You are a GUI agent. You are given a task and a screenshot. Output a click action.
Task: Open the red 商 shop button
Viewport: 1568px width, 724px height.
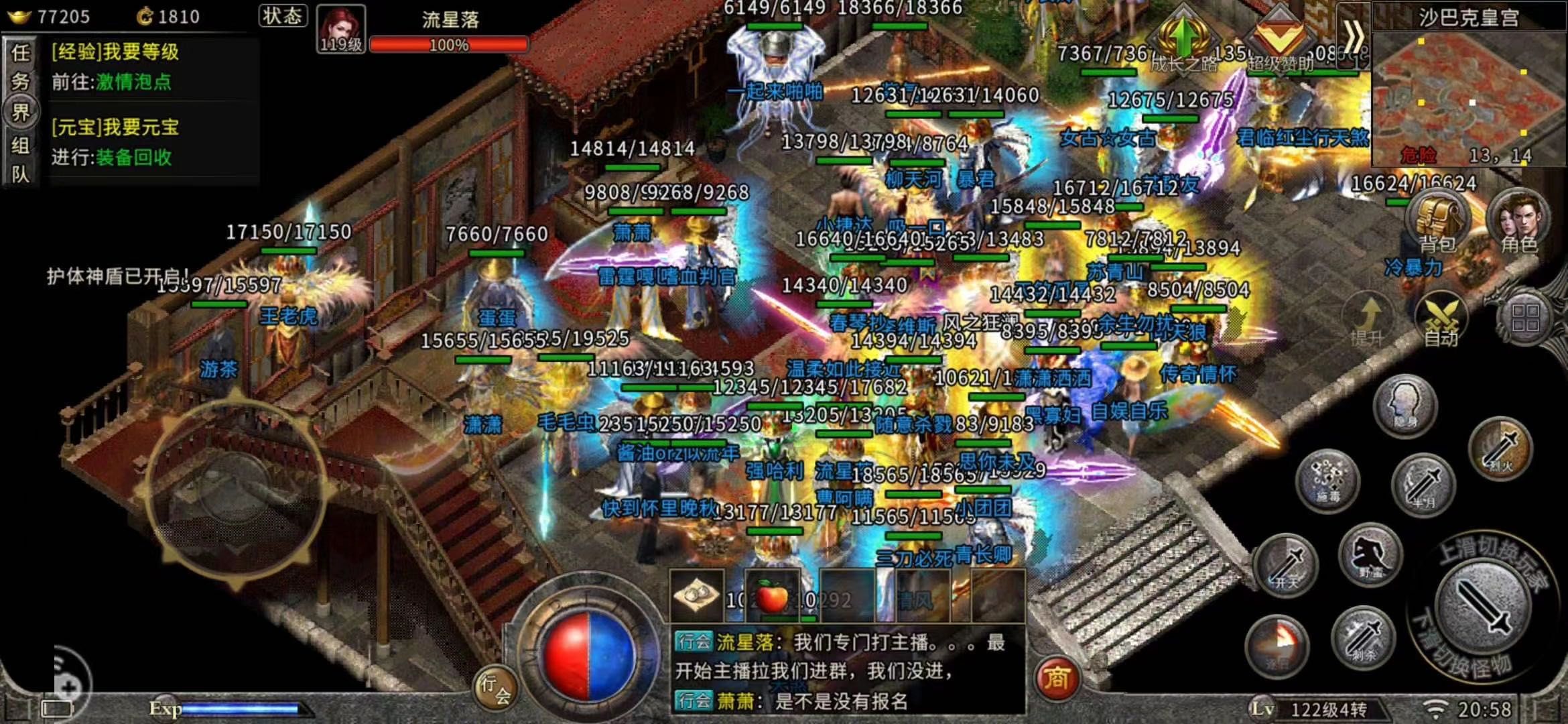1056,678
